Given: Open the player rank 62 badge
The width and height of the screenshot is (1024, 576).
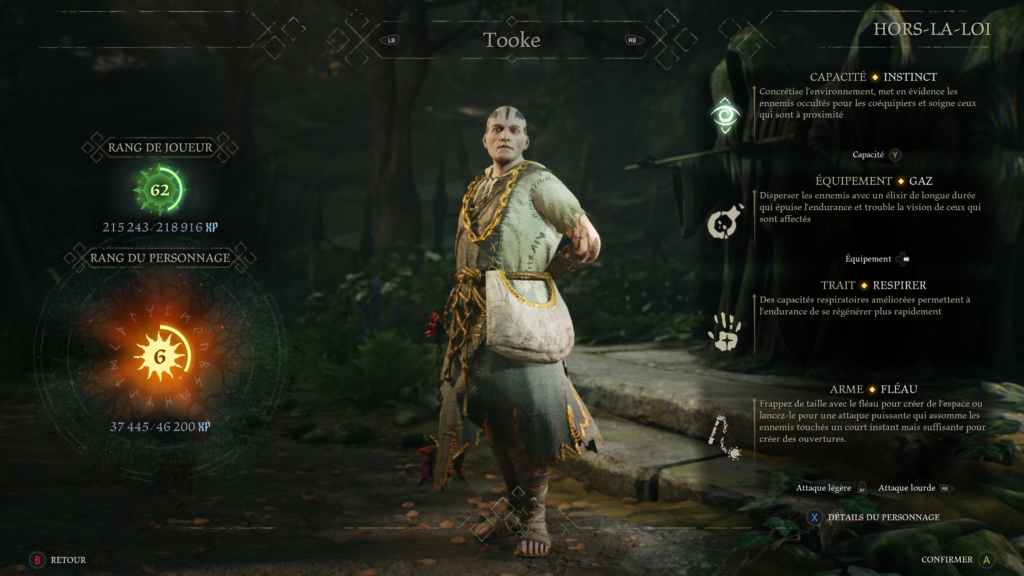Looking at the screenshot, I should point(160,189).
